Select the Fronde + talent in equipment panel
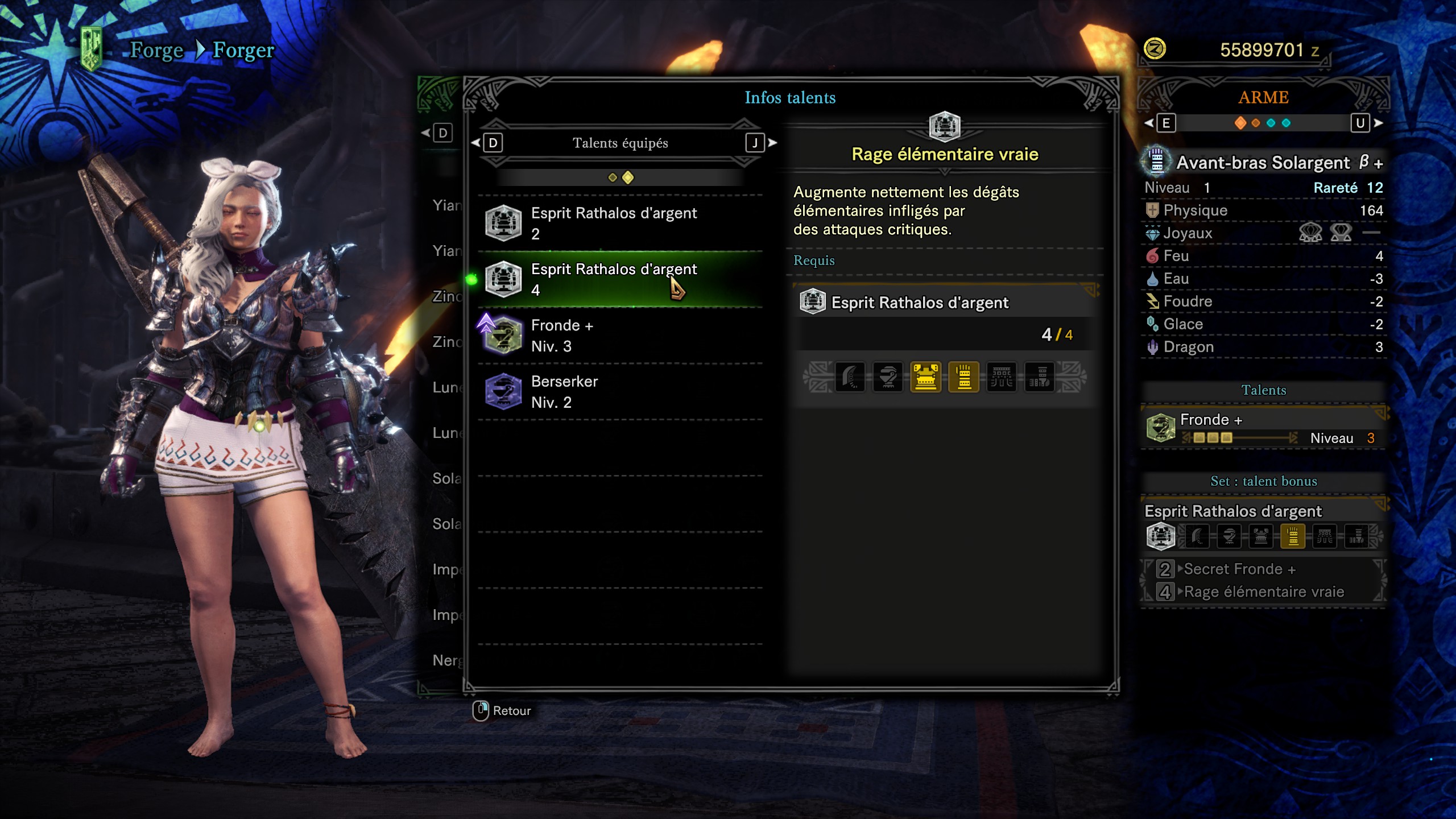The image size is (1456, 819). pos(1263,428)
